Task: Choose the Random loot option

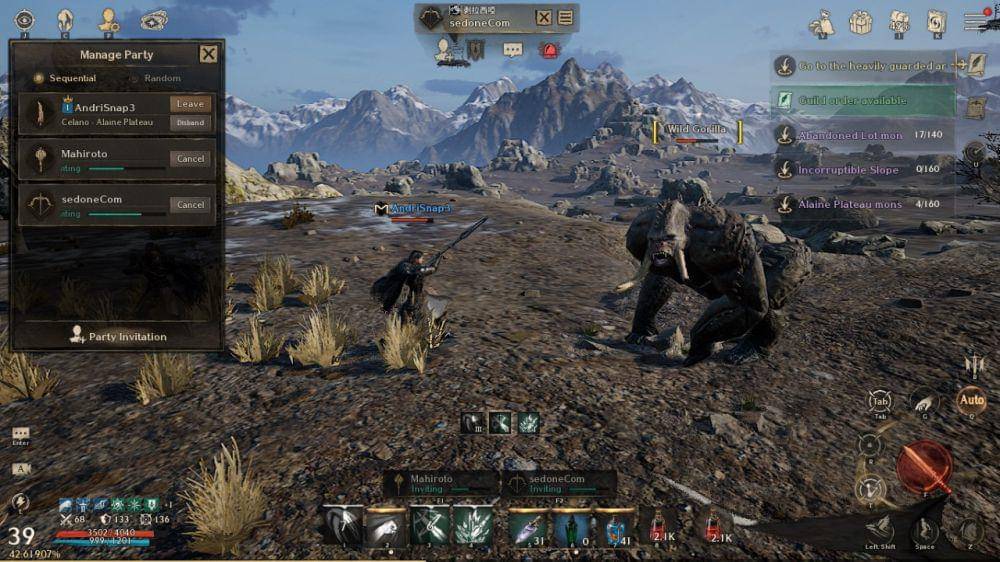Action: click(x=155, y=78)
